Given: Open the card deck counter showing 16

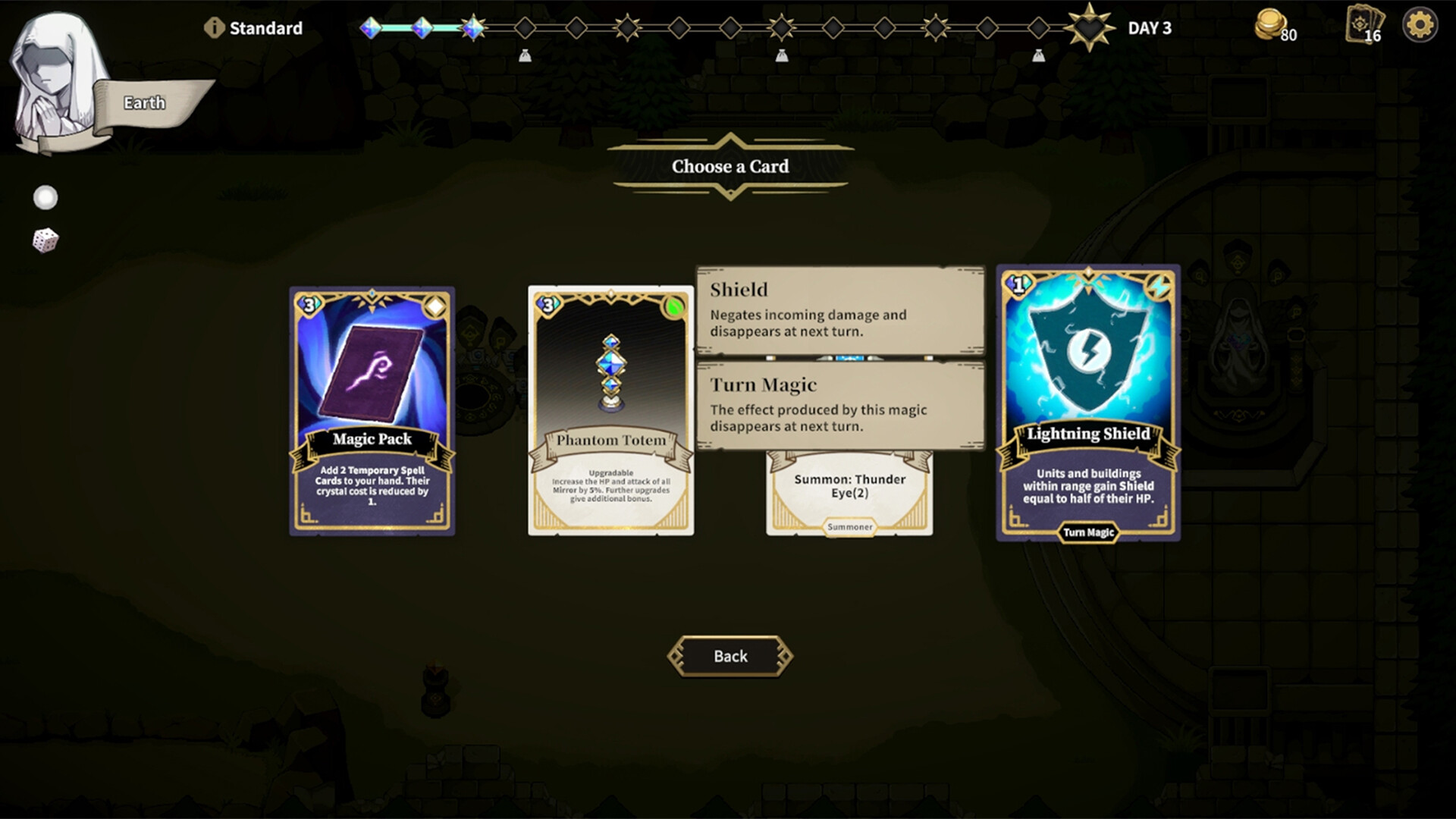Looking at the screenshot, I should (1363, 25).
